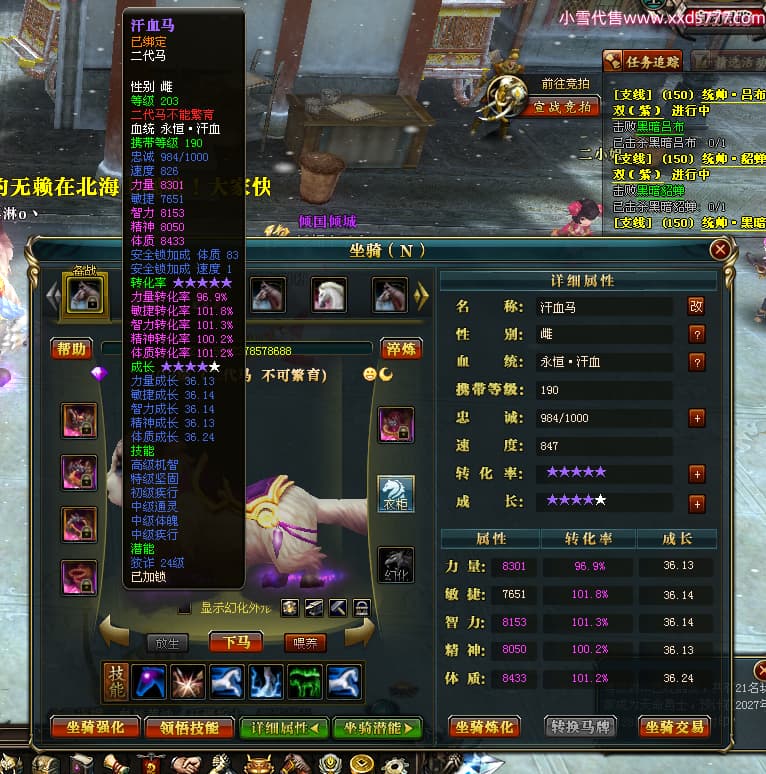Screen dimensions: 766x774
Task: Select 坐骑炼化 mount refining
Action: tap(486, 727)
